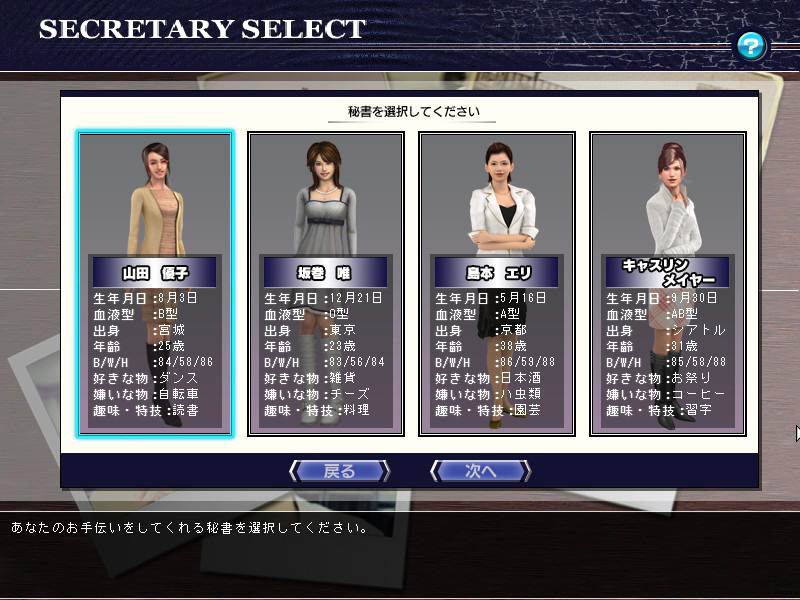Go back with the 戻る button
Image resolution: width=800 pixels, height=600 pixels.
(339, 471)
